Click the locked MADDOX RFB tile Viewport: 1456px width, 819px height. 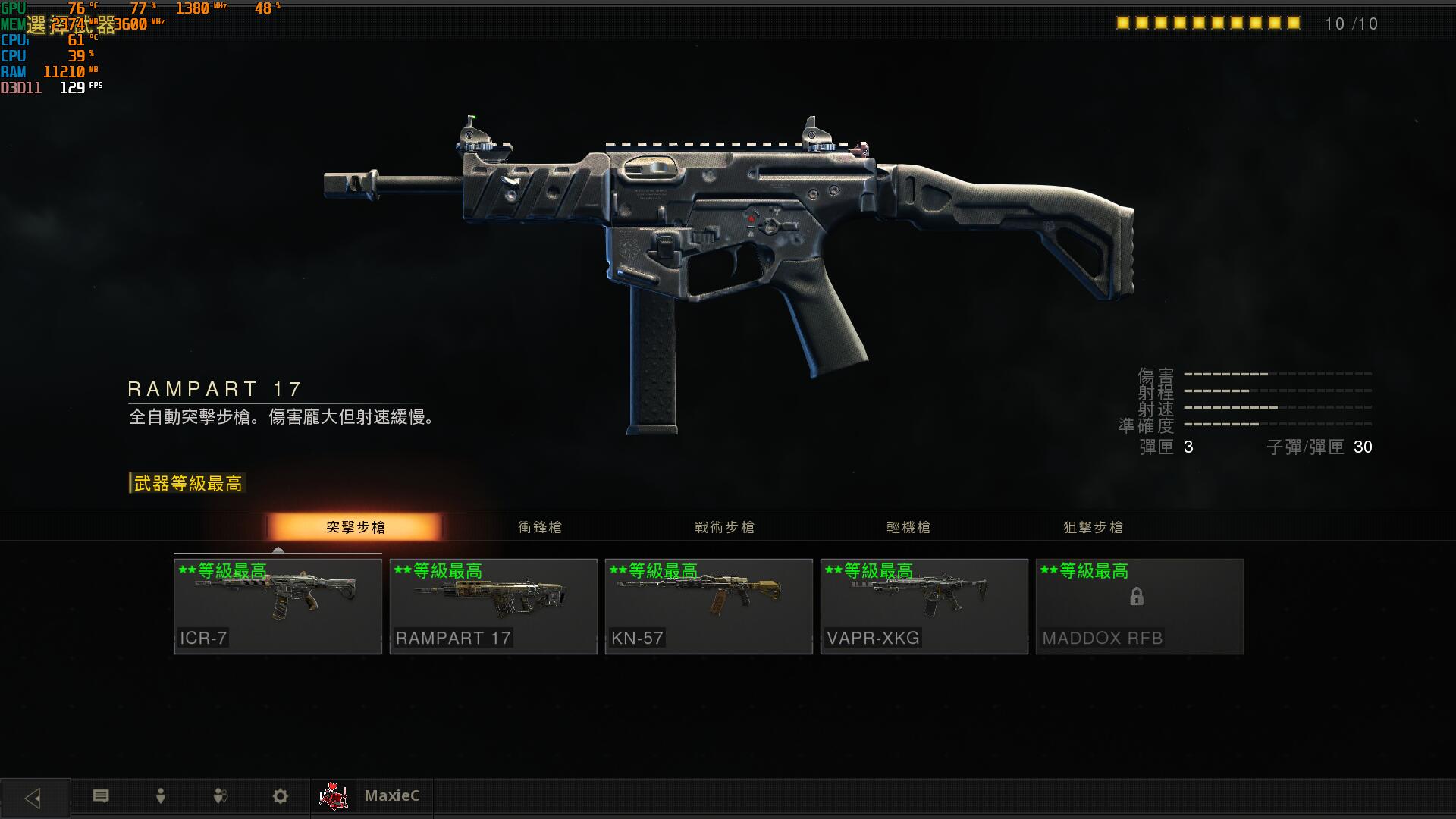pos(1139,606)
